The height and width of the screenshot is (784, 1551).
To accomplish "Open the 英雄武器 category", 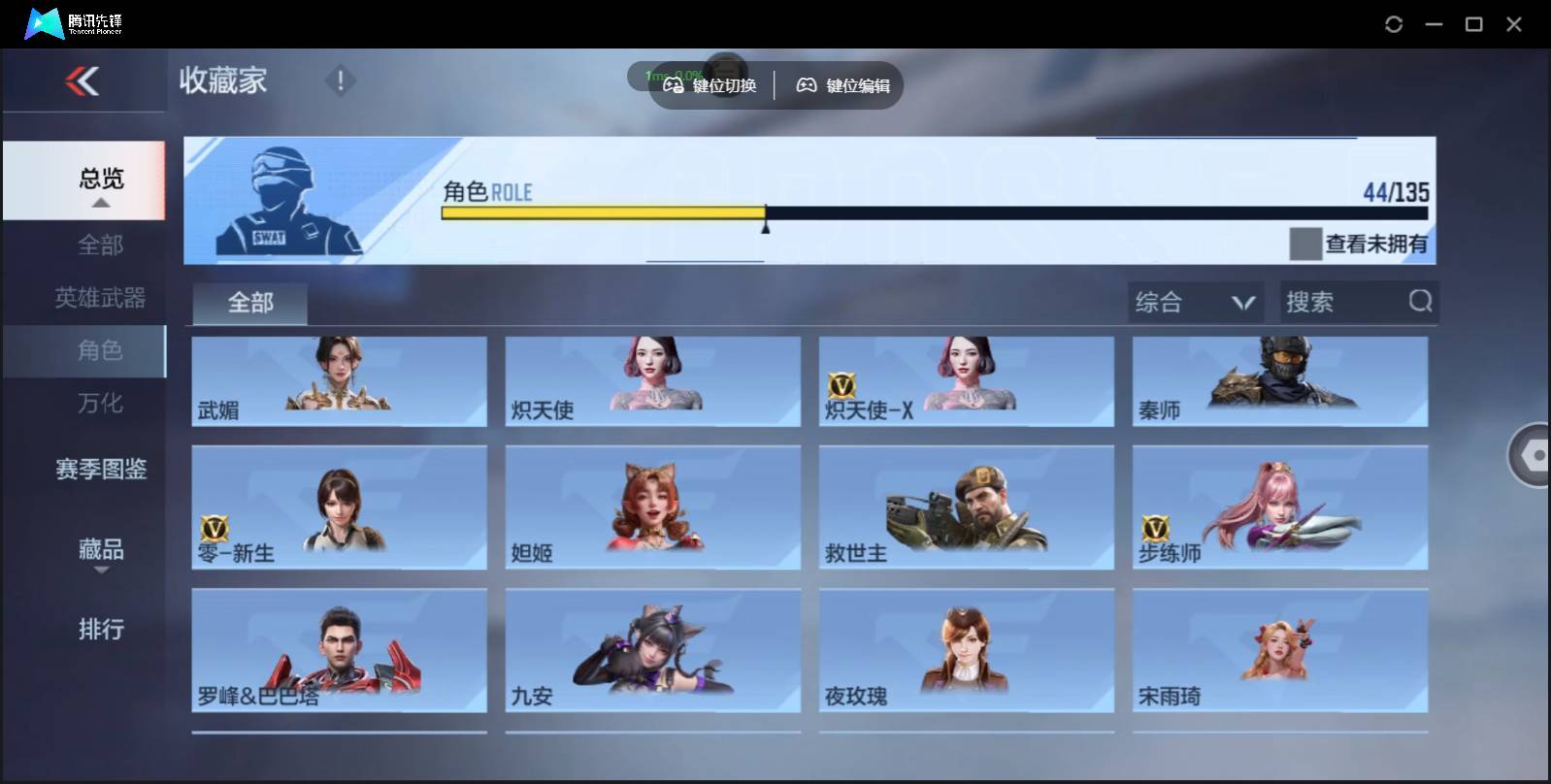I will point(100,298).
